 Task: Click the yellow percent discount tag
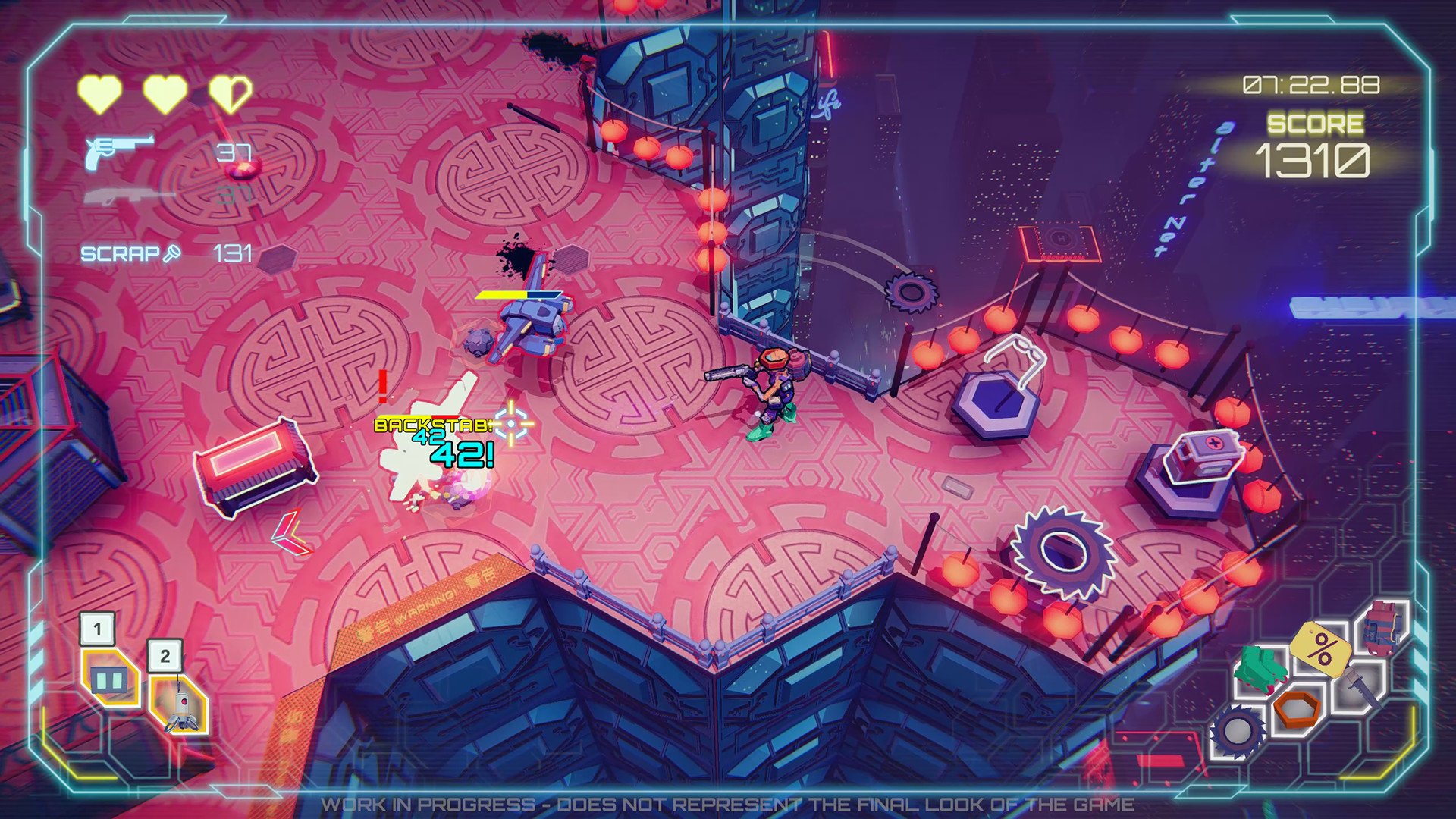pyautogui.click(x=1323, y=648)
